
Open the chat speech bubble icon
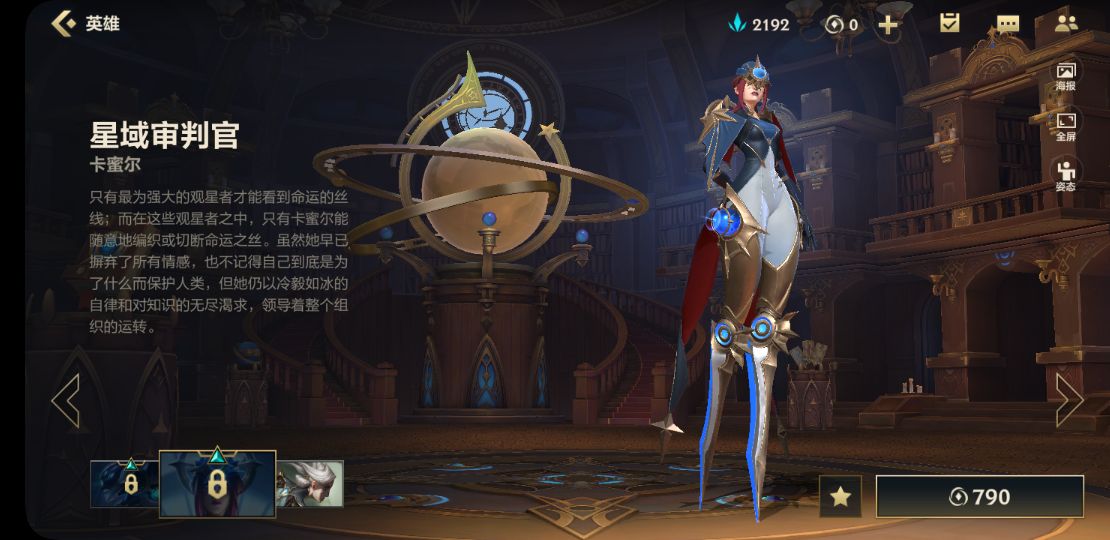1008,24
